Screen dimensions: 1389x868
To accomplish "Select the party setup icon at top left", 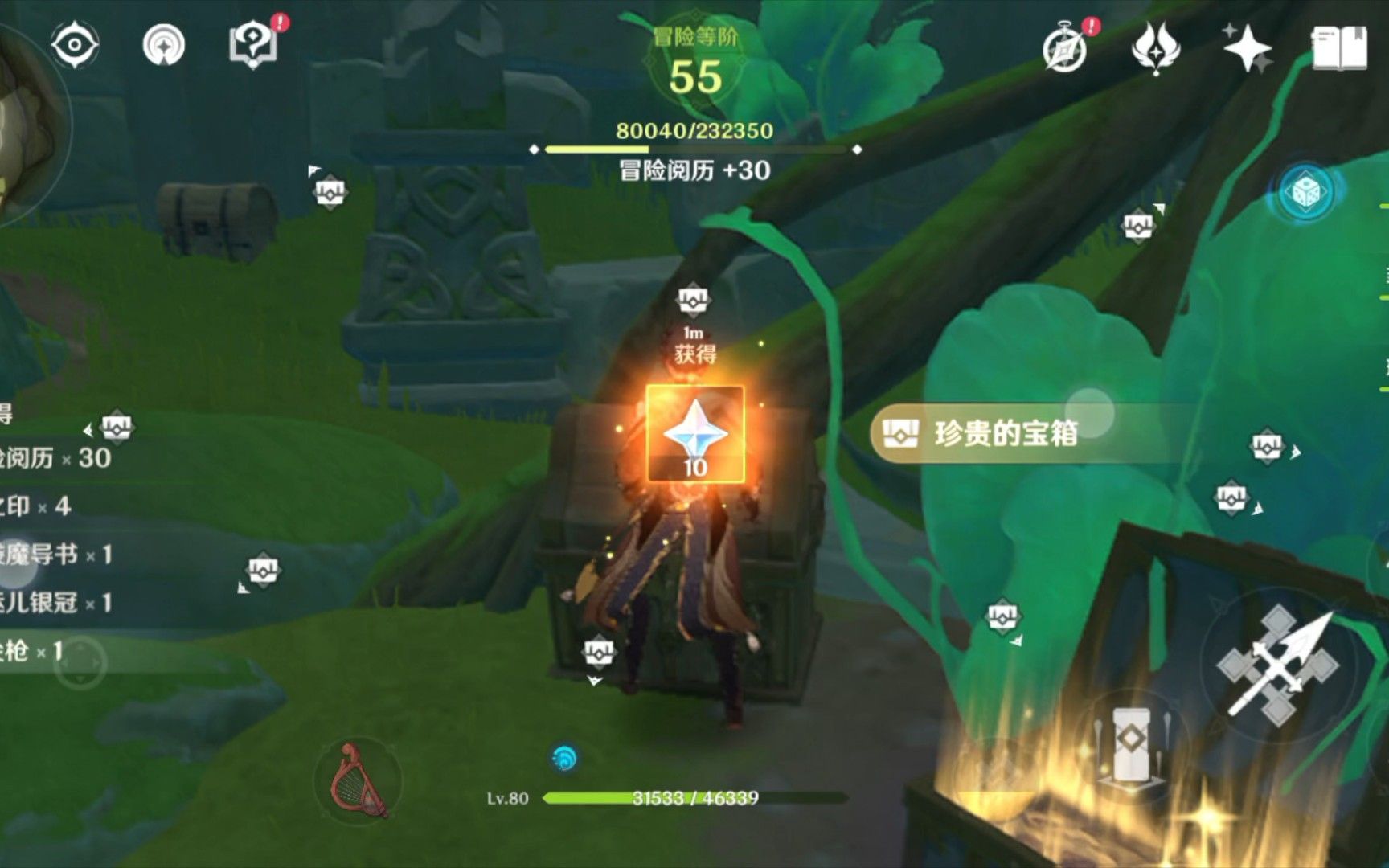I will [164, 46].
